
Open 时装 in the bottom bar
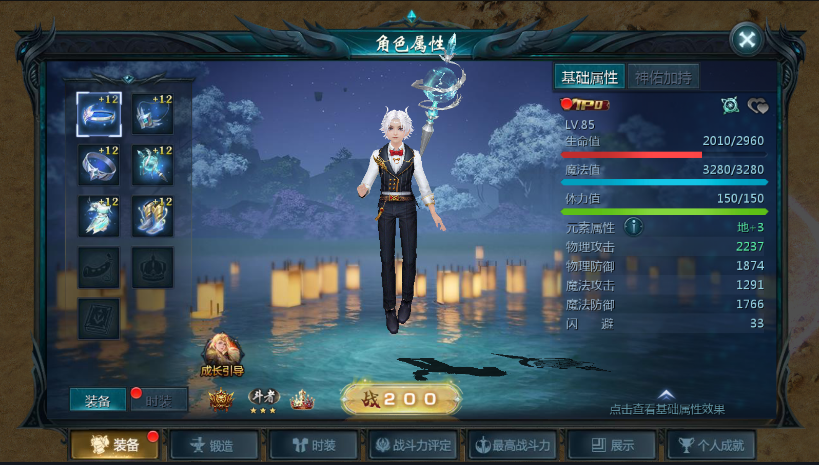(x=306, y=445)
